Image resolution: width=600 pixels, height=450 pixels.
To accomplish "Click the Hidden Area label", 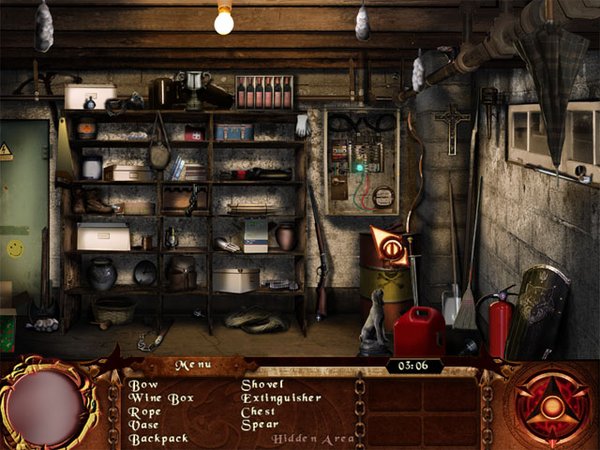I will 305,438.
